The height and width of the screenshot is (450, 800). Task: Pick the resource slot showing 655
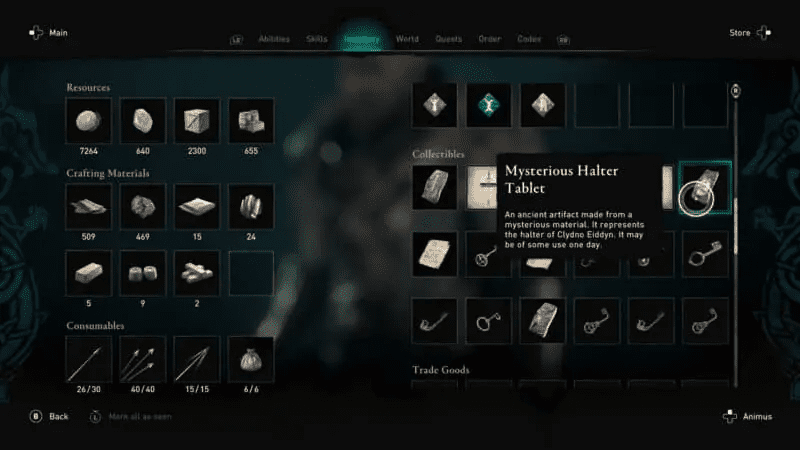coord(250,120)
